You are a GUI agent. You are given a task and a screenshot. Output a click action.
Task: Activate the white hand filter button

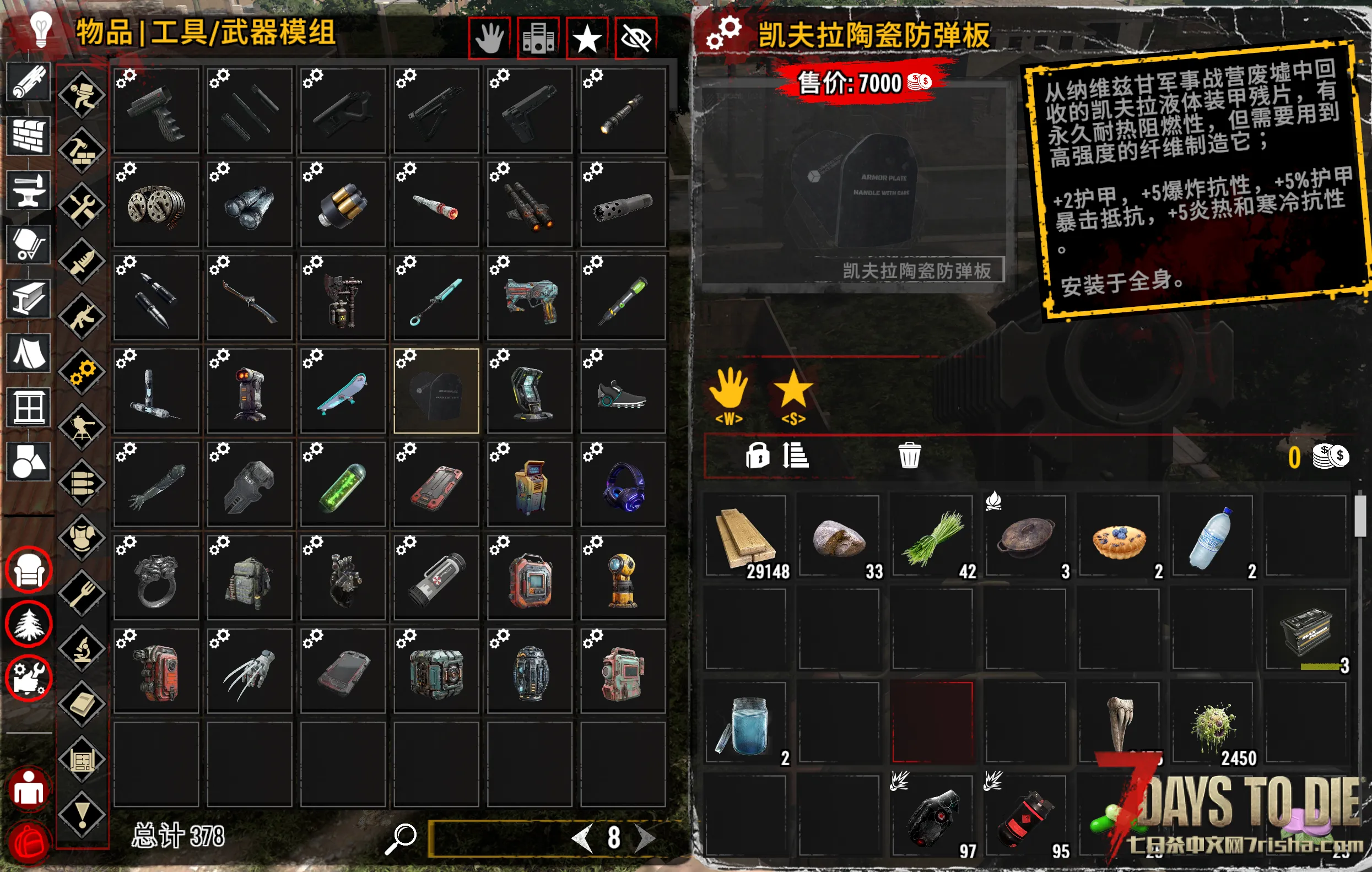click(489, 39)
